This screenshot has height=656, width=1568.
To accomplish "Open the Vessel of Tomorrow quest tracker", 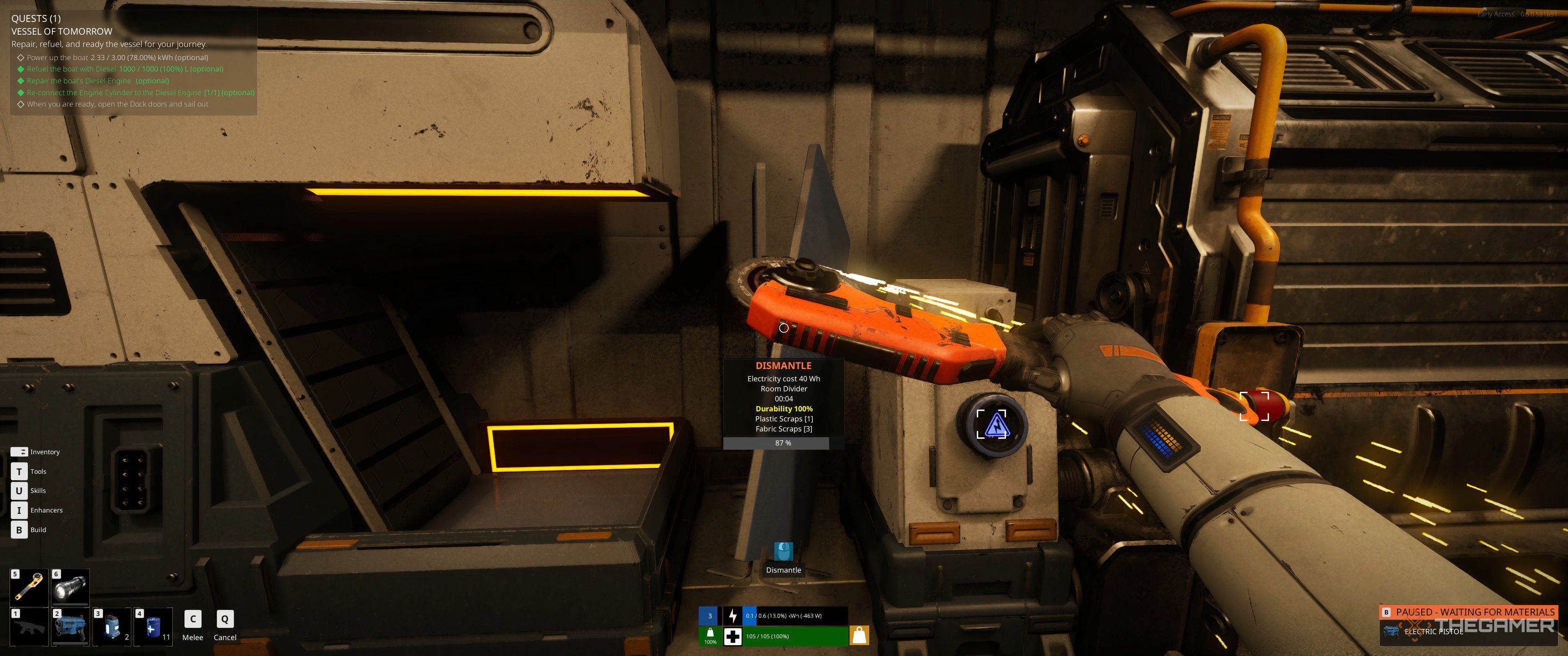I will click(x=62, y=31).
